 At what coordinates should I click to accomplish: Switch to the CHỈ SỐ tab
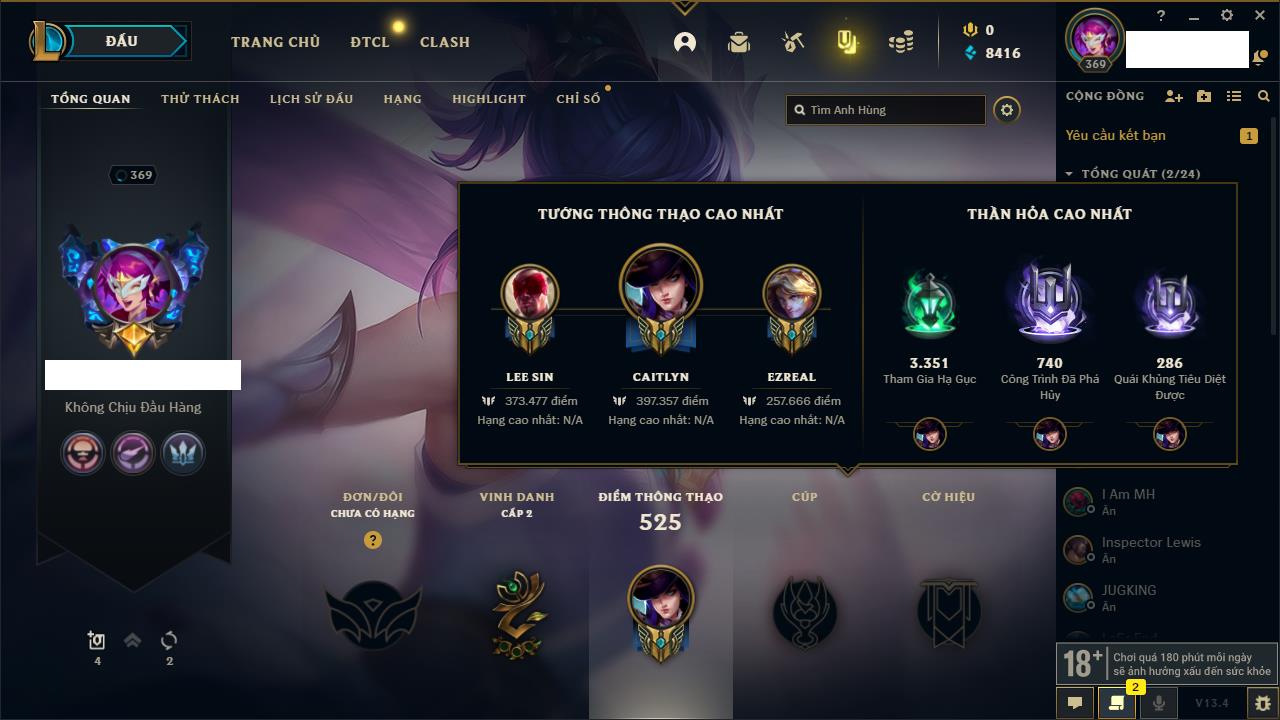click(578, 99)
